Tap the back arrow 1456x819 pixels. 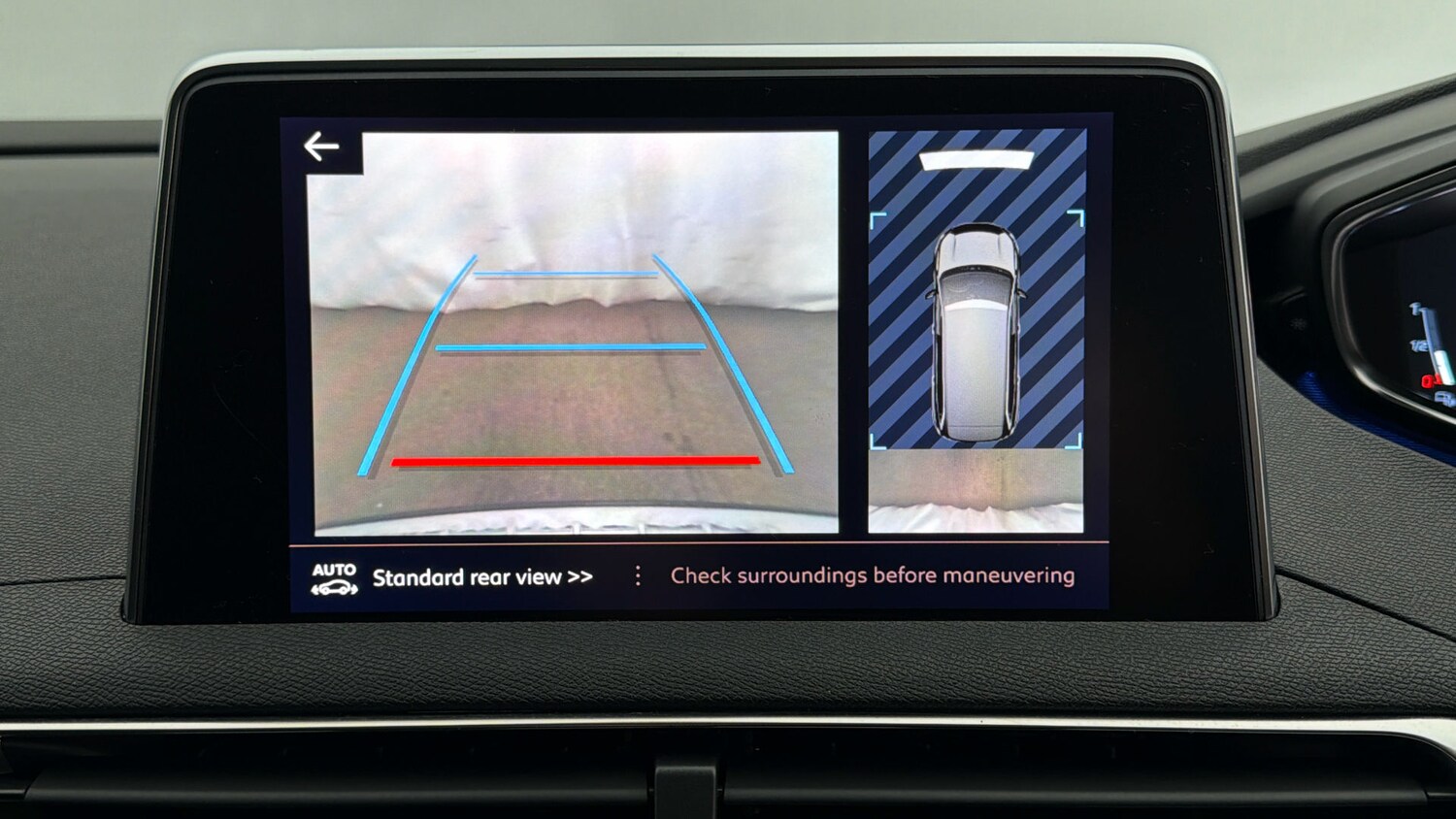321,147
